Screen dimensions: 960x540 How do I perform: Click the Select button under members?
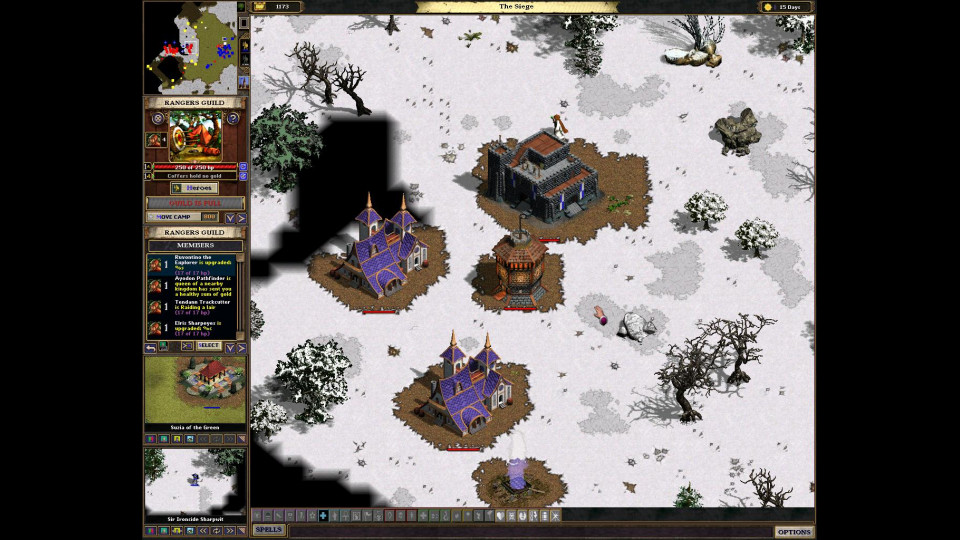pos(208,346)
